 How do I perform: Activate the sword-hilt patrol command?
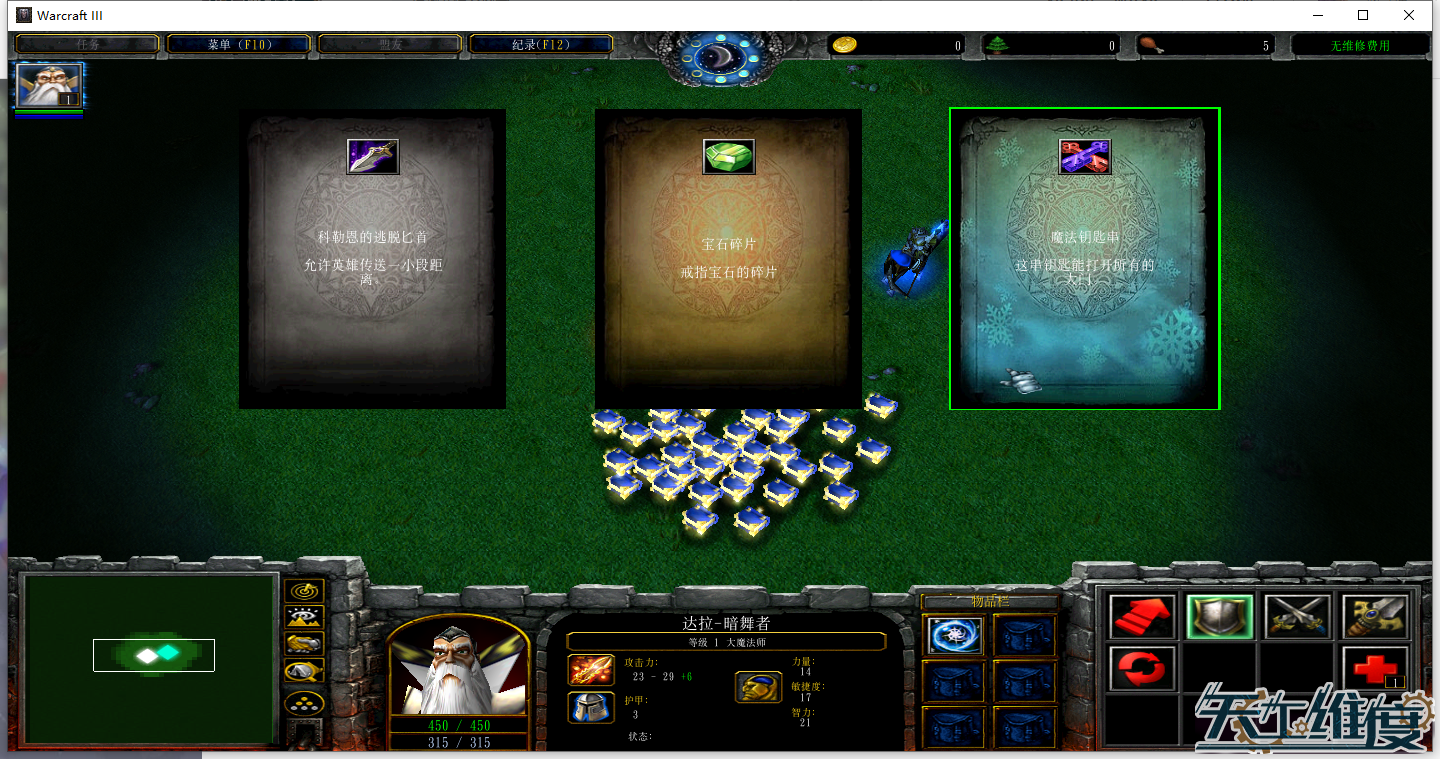1375,617
